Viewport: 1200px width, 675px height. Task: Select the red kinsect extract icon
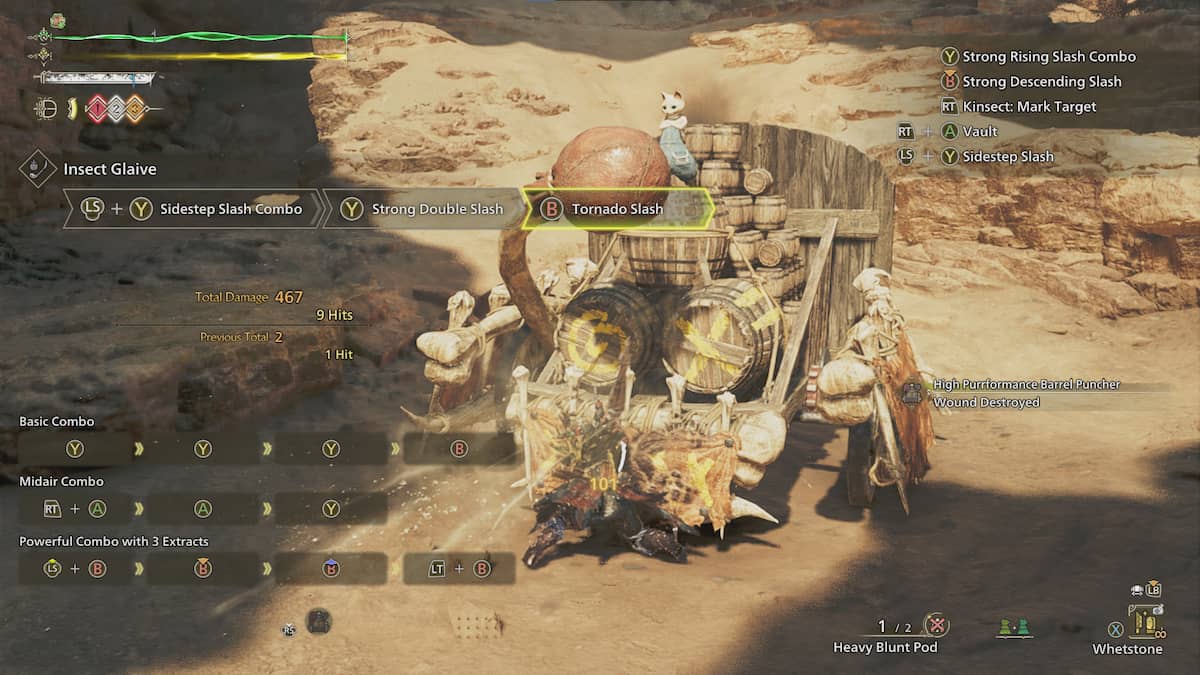(x=95, y=109)
